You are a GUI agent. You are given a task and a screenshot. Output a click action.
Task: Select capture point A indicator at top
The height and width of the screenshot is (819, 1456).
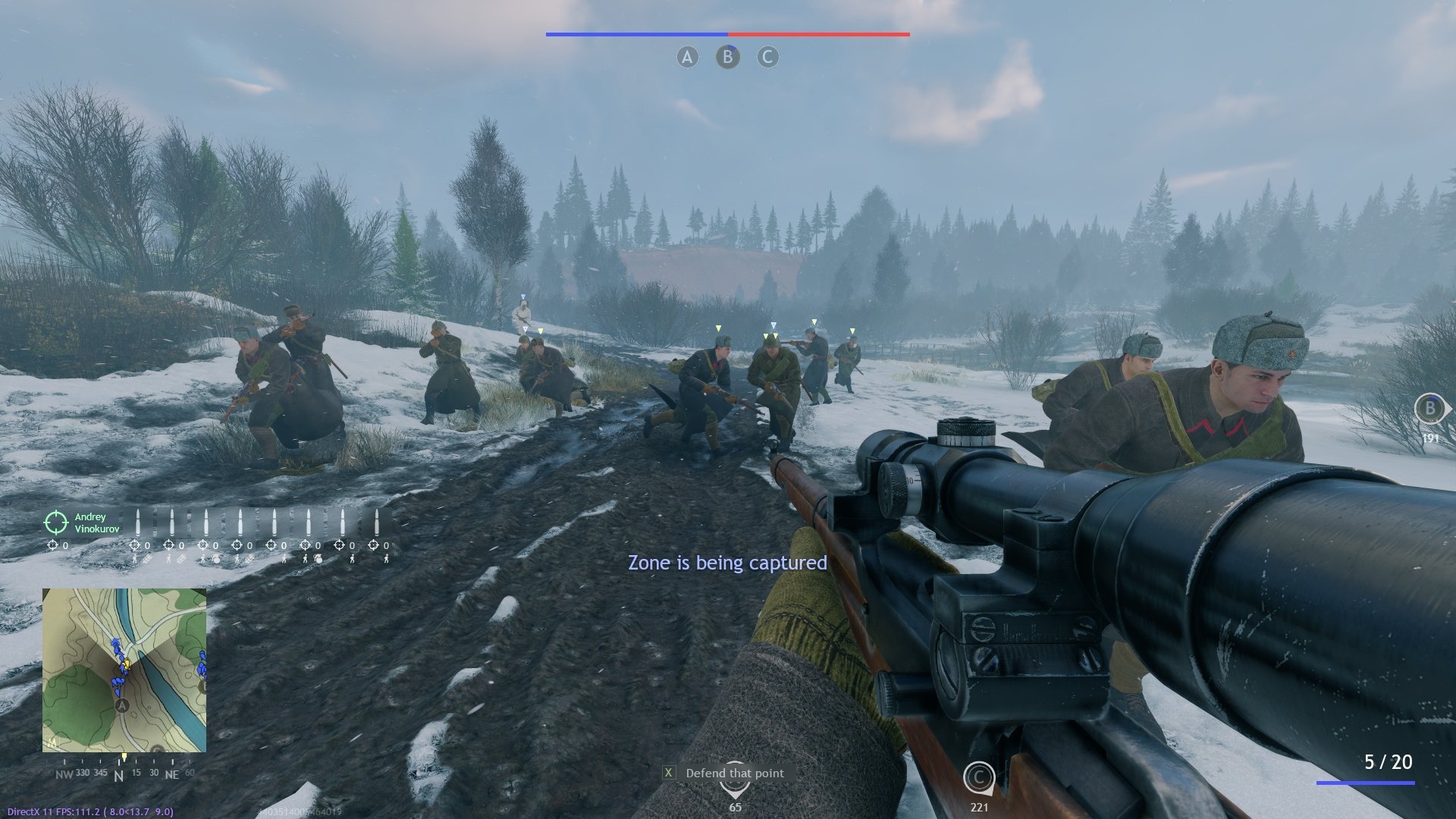(687, 57)
